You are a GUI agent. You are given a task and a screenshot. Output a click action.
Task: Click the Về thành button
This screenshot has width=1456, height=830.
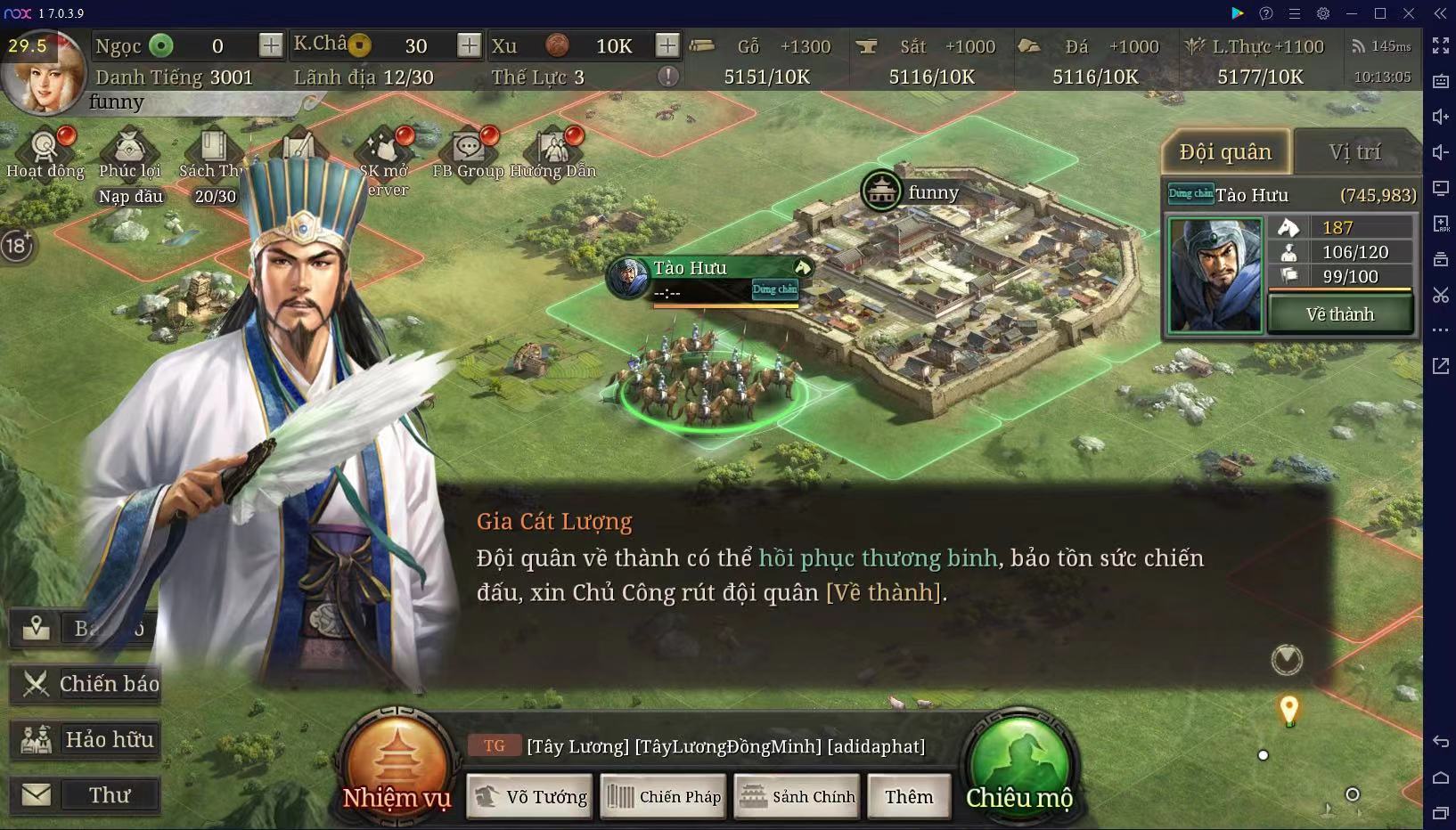pos(1340,314)
